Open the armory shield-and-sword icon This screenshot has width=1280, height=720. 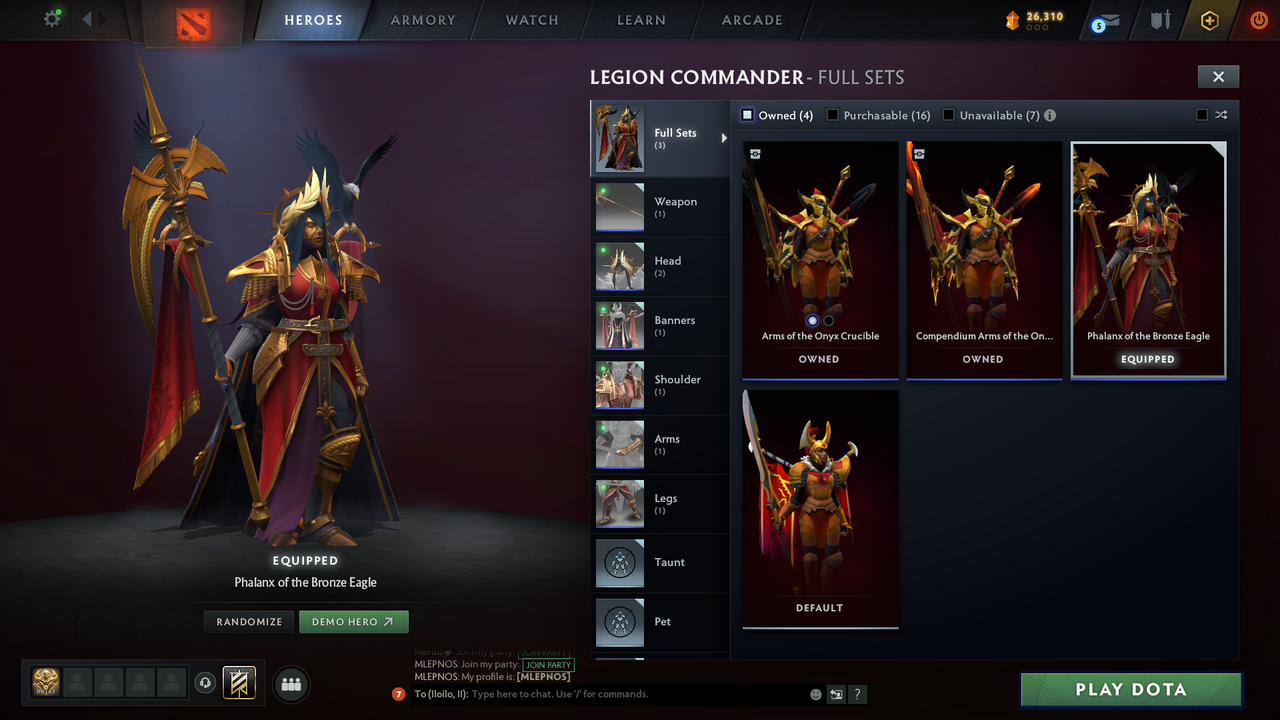pos(1159,20)
